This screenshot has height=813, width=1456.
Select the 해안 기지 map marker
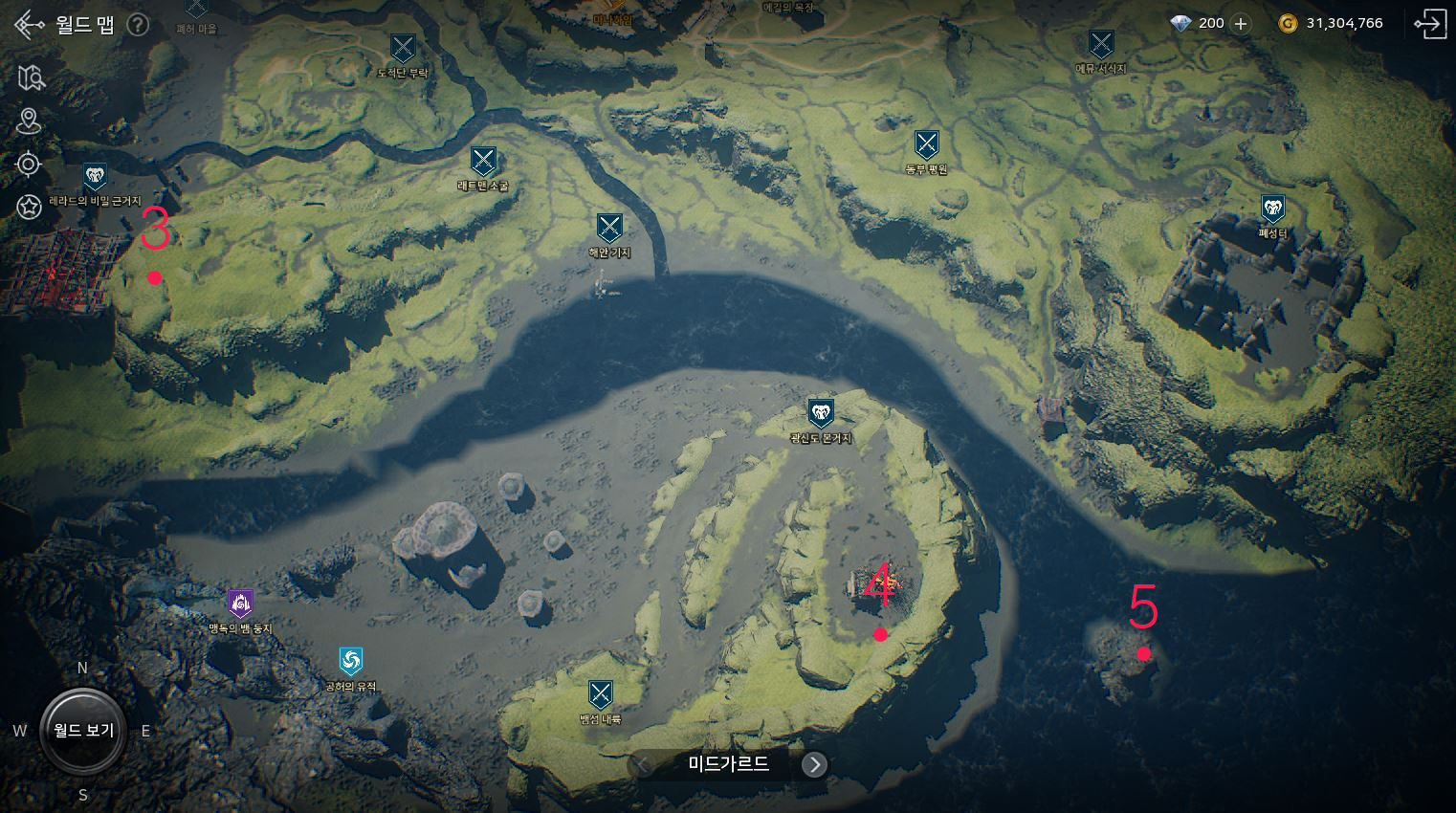[x=609, y=229]
